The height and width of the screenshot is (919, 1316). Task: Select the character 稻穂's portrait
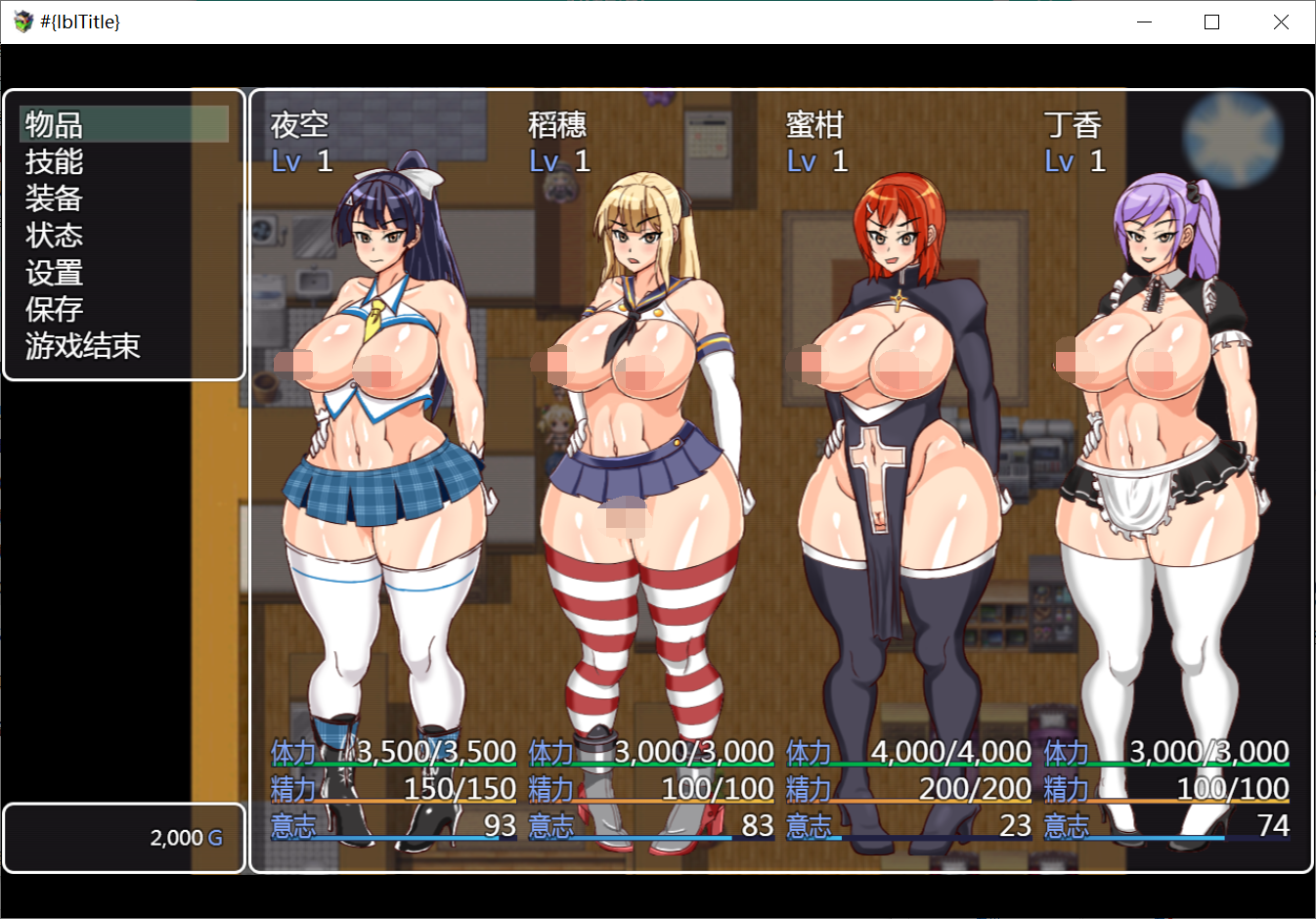coord(636,440)
